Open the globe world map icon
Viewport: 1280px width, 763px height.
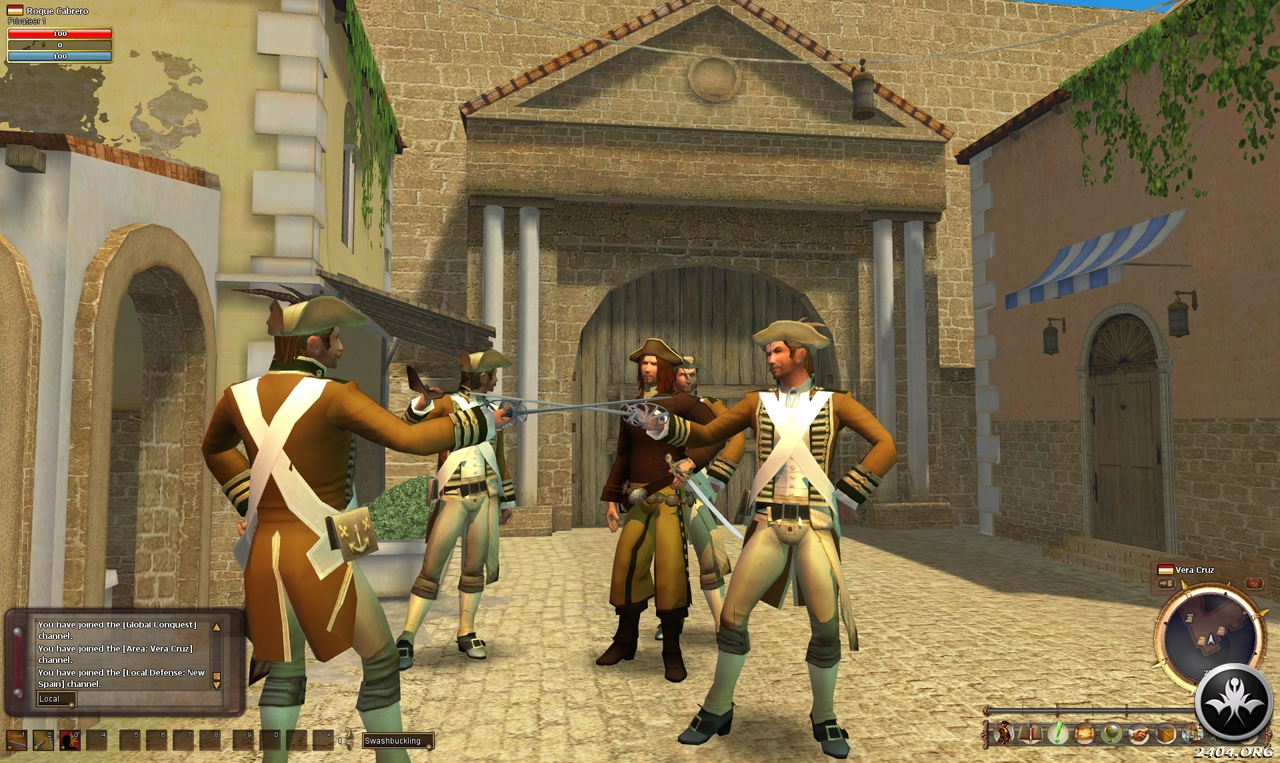click(1111, 734)
